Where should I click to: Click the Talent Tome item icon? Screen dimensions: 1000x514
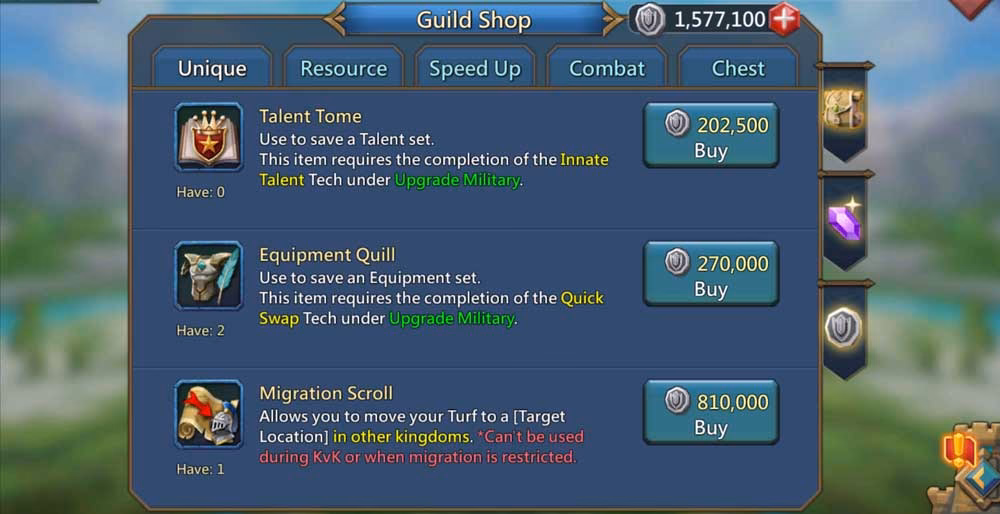(209, 137)
